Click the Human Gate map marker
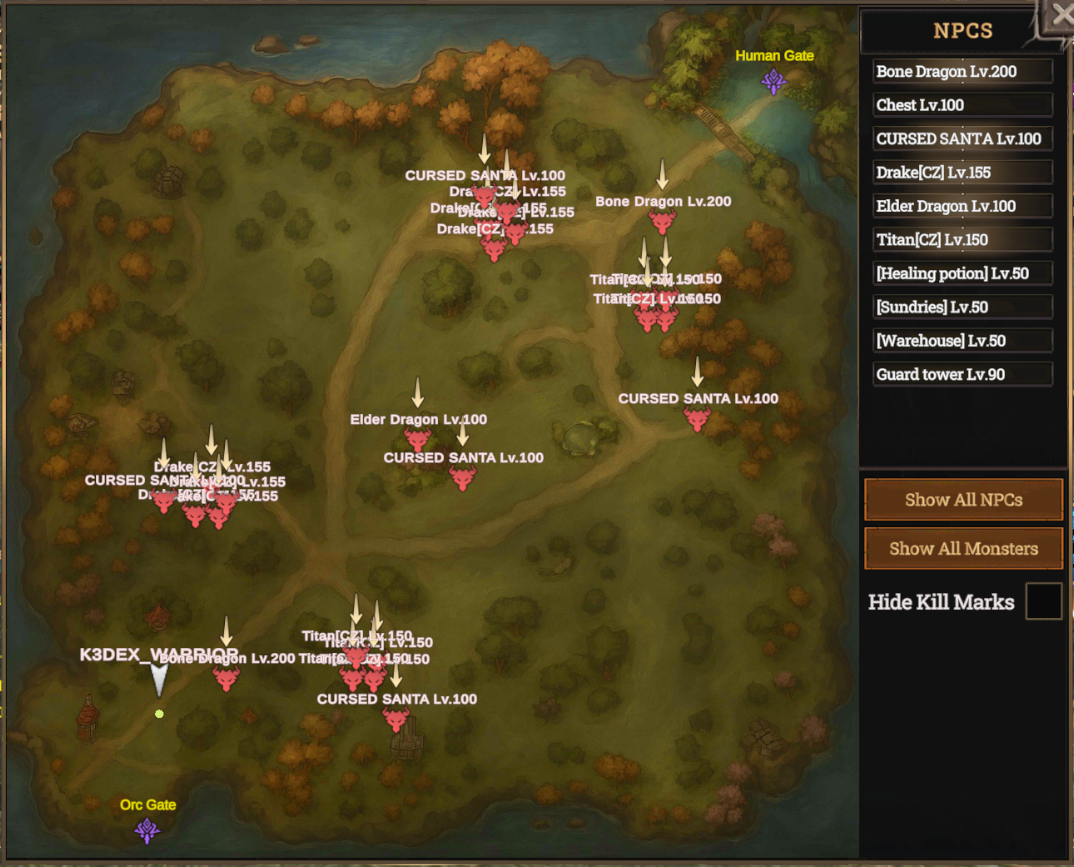 tap(774, 81)
